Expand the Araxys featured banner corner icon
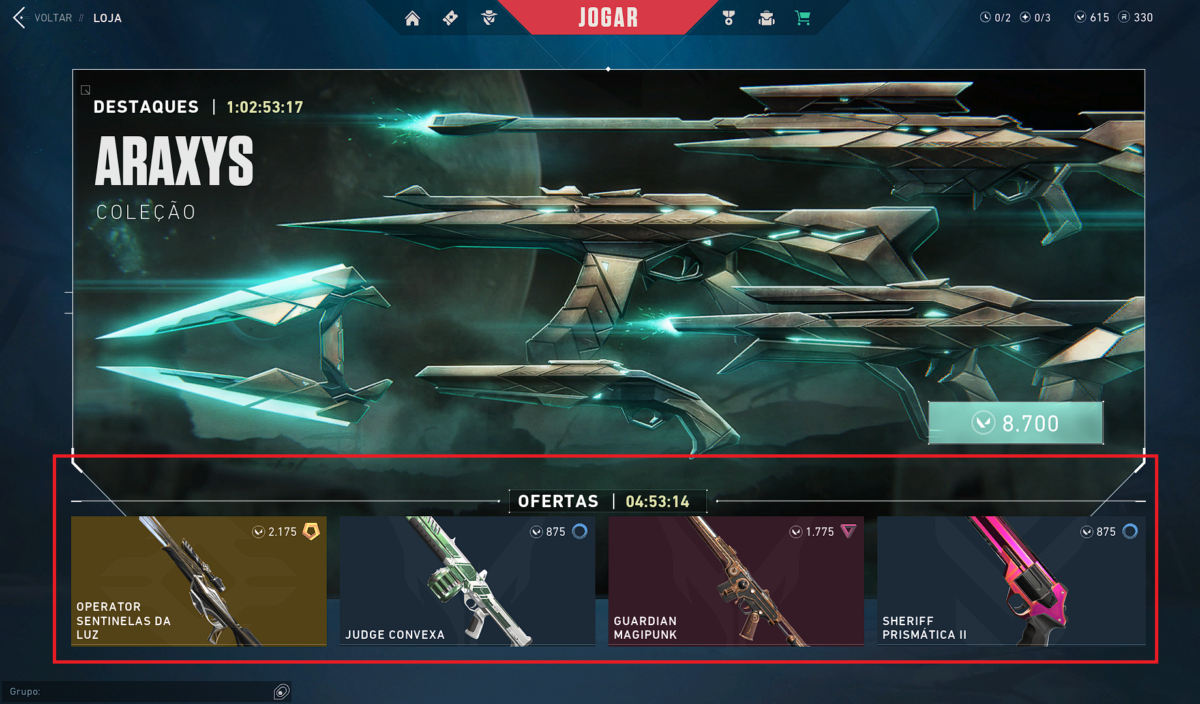This screenshot has height=704, width=1200. pos(86,90)
